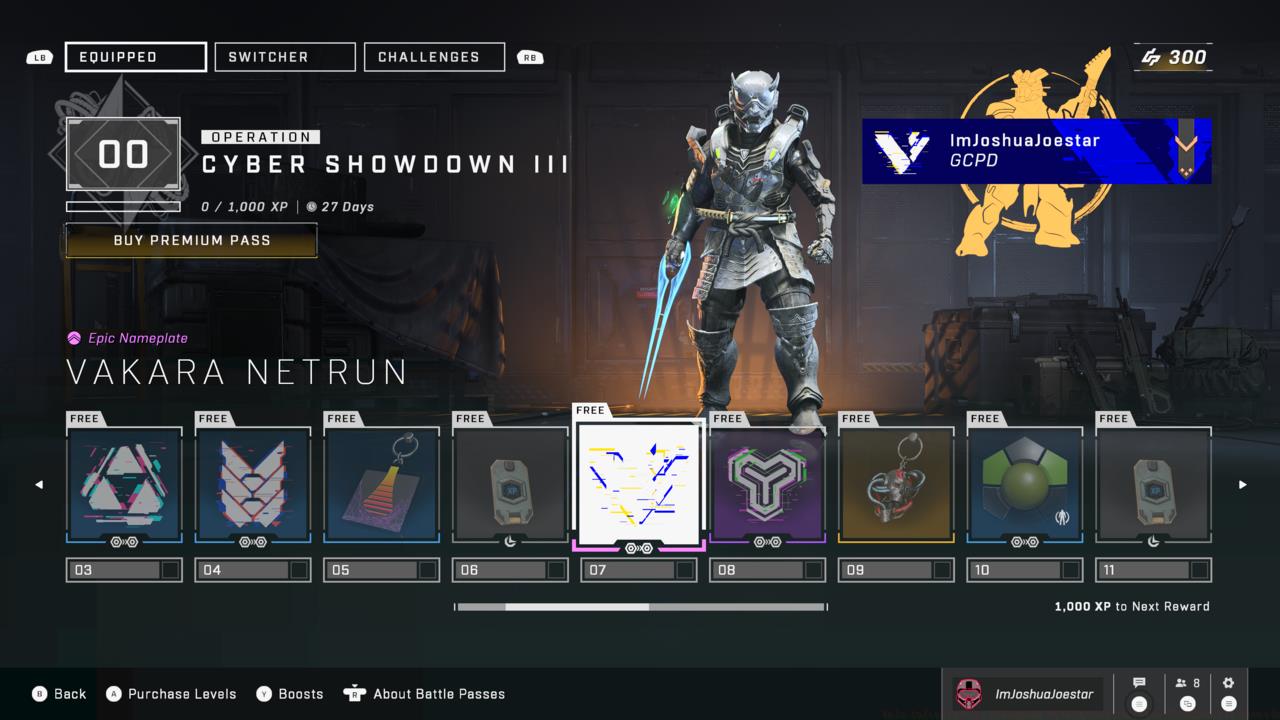Select the tier 11 XP grant reward

tap(1154, 485)
